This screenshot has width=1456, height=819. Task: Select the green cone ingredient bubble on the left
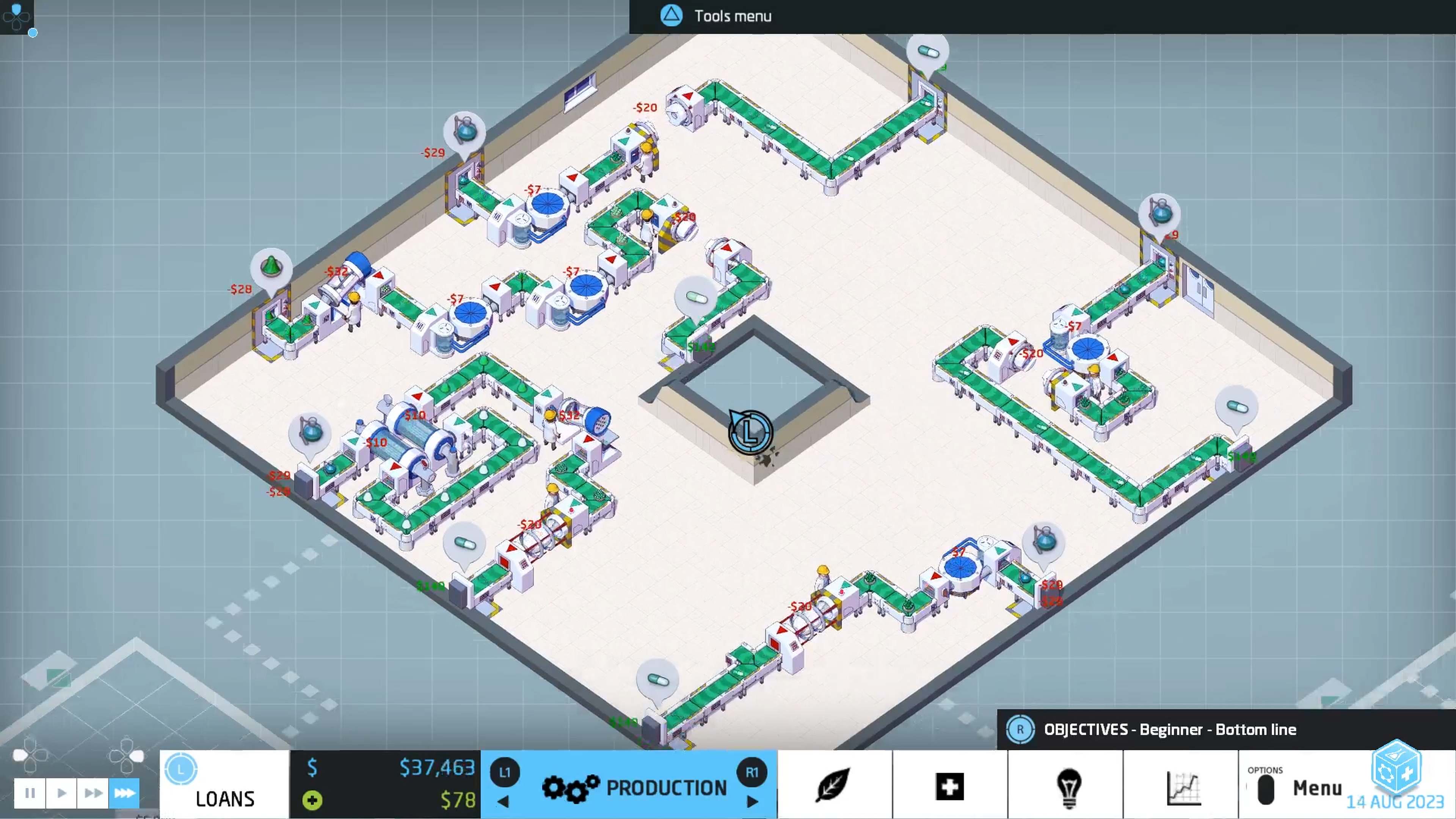(x=271, y=266)
